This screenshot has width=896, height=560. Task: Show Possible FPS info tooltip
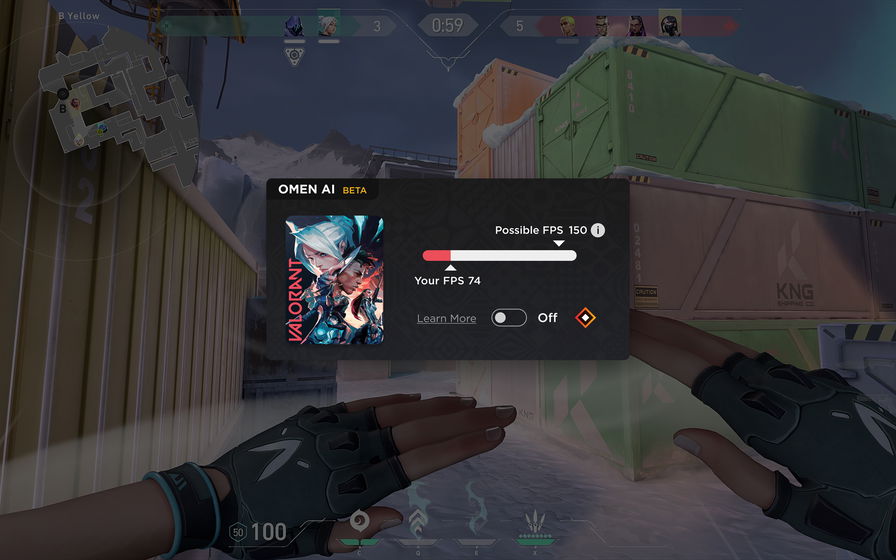click(598, 230)
